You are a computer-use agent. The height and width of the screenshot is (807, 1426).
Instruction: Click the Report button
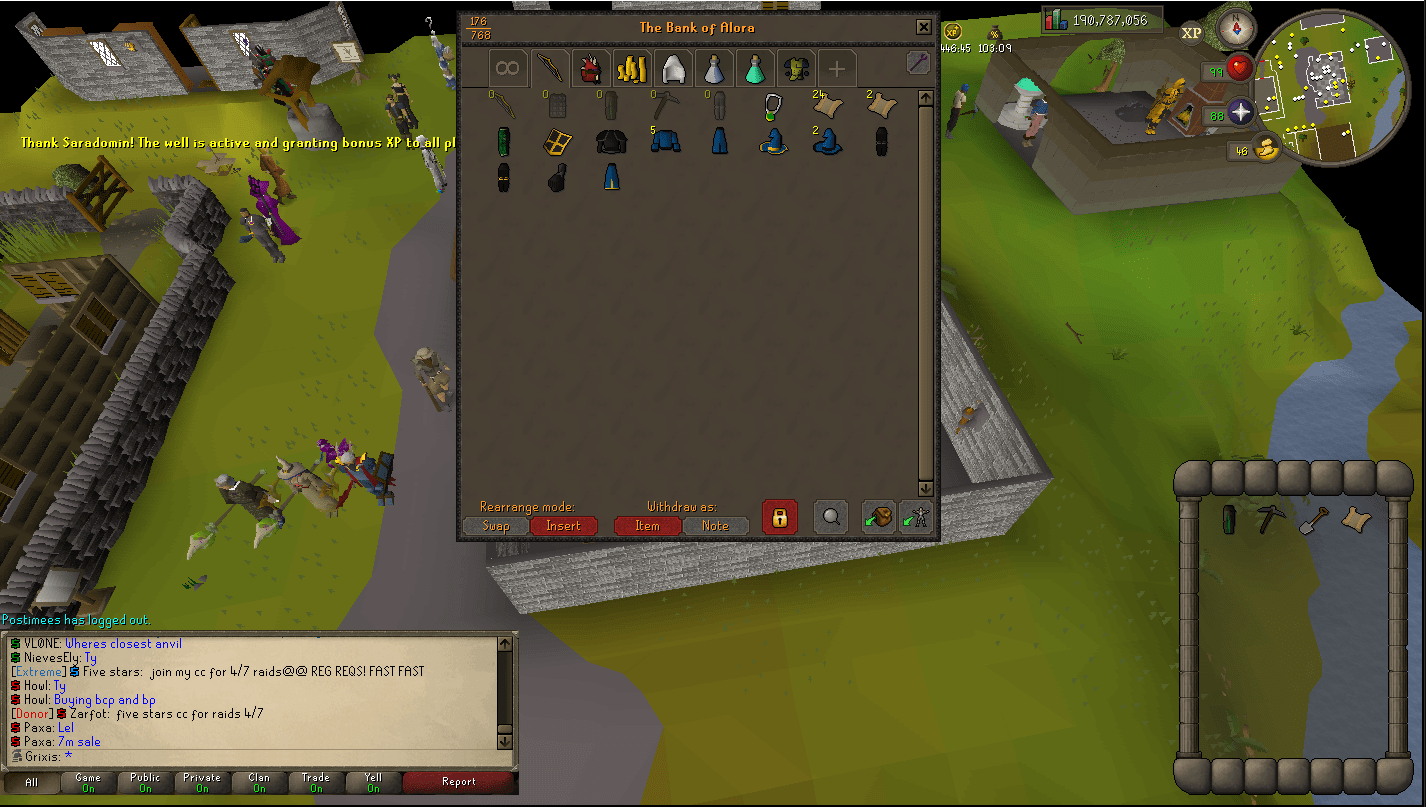coord(460,782)
